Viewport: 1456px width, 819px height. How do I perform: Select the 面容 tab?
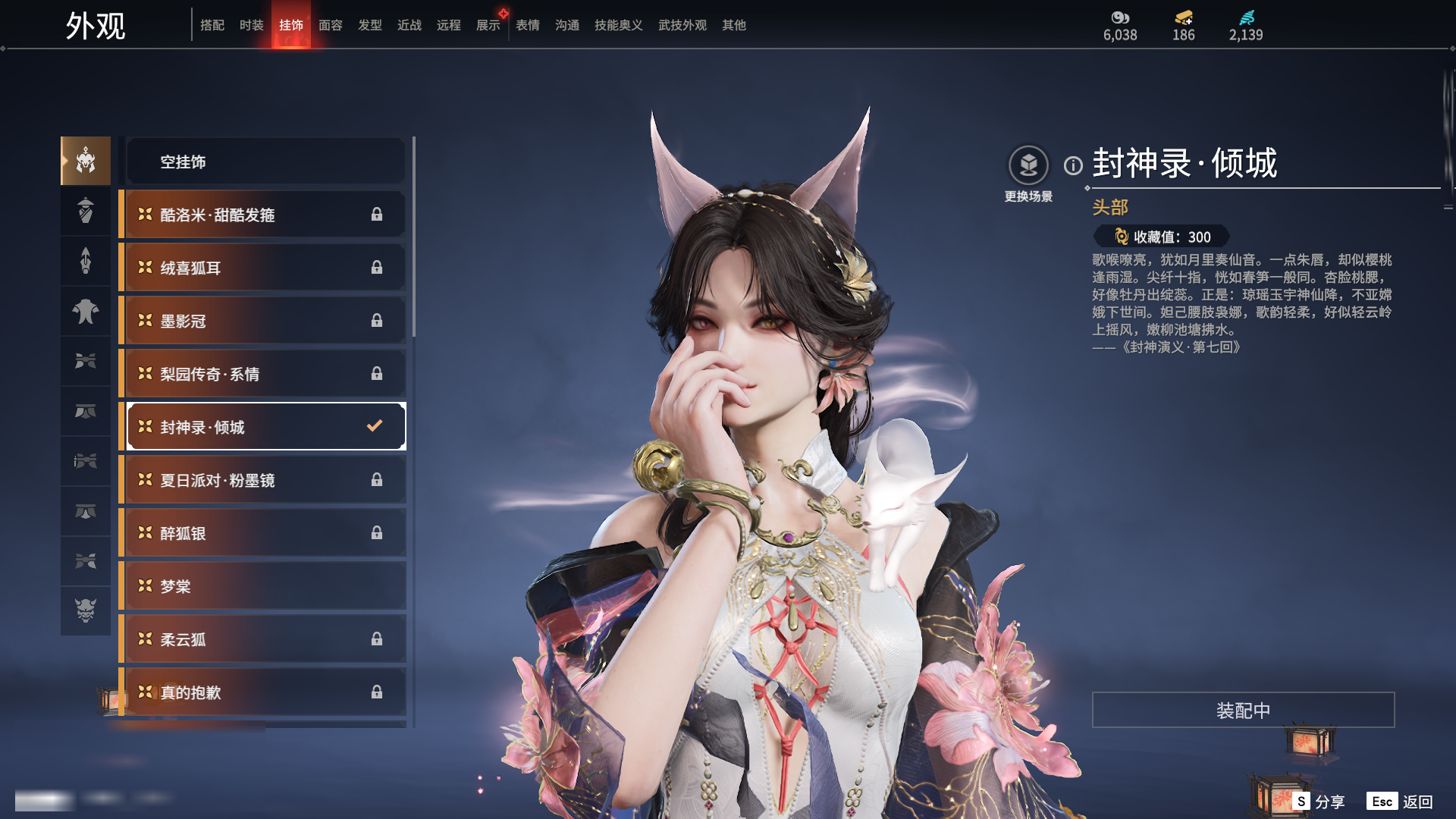(331, 25)
